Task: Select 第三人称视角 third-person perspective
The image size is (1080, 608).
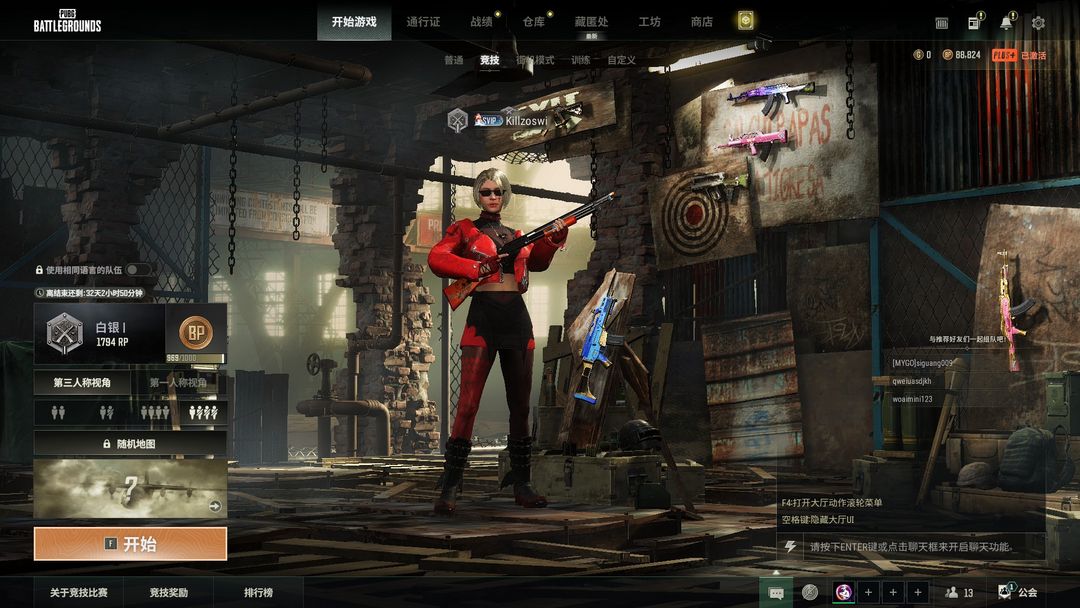Action: 82,382
